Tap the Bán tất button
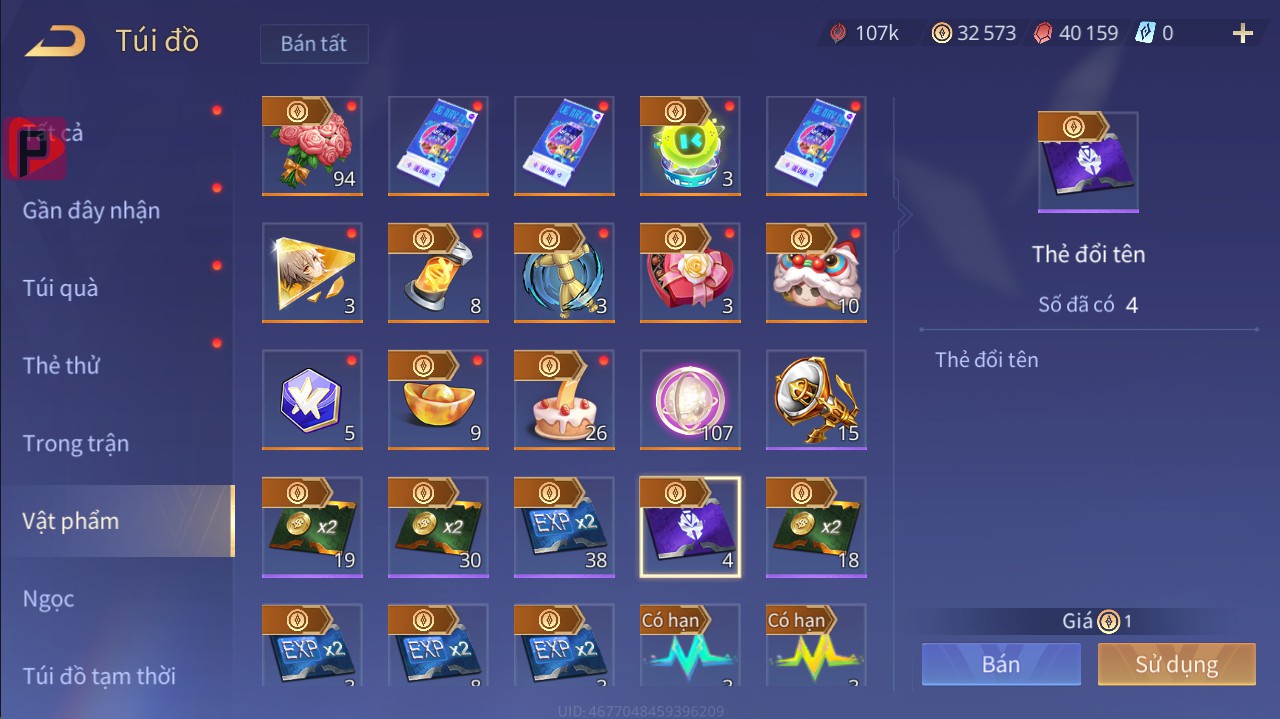The width and height of the screenshot is (1280, 719). [x=314, y=44]
